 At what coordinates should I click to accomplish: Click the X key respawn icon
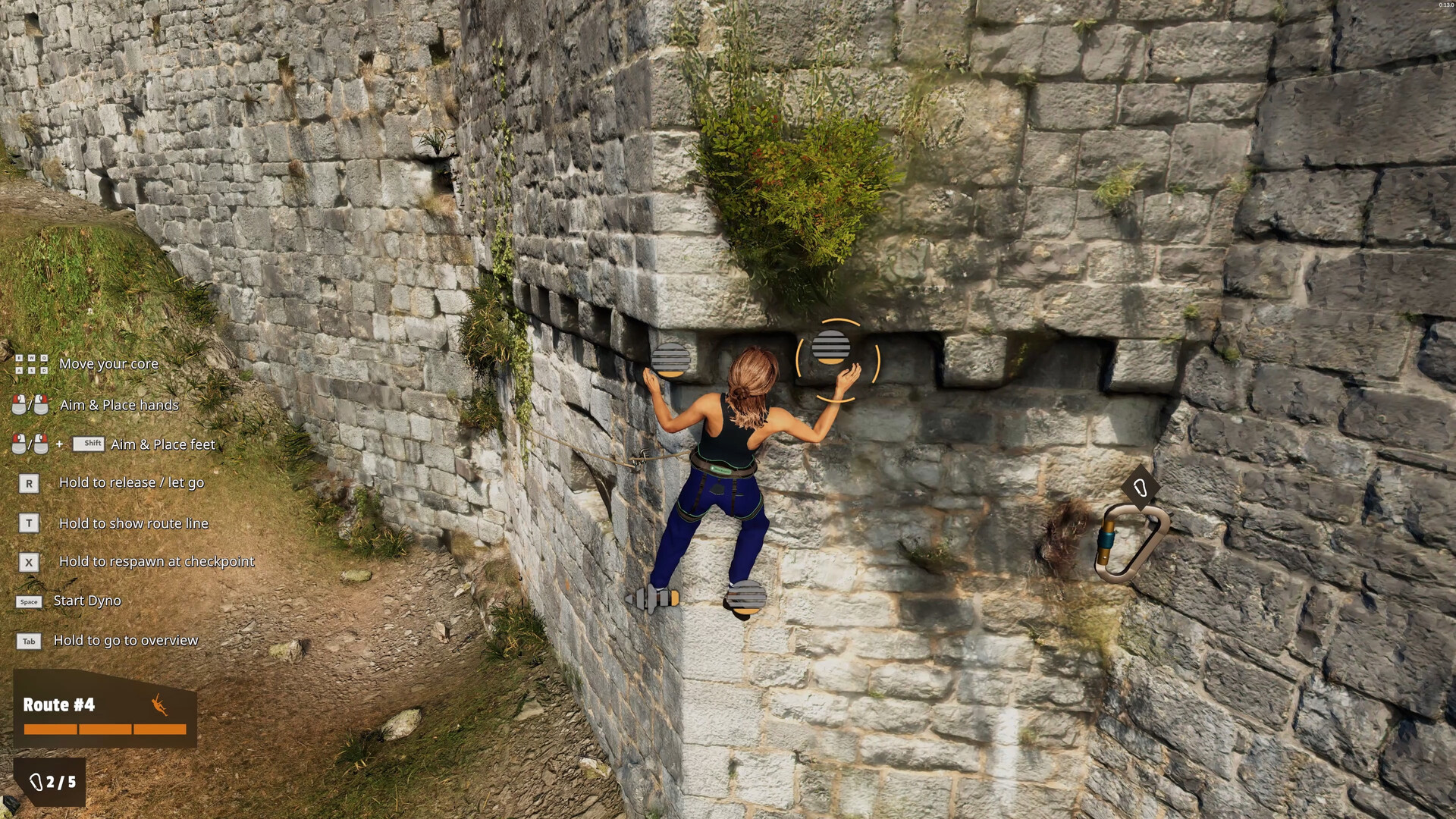29,563
